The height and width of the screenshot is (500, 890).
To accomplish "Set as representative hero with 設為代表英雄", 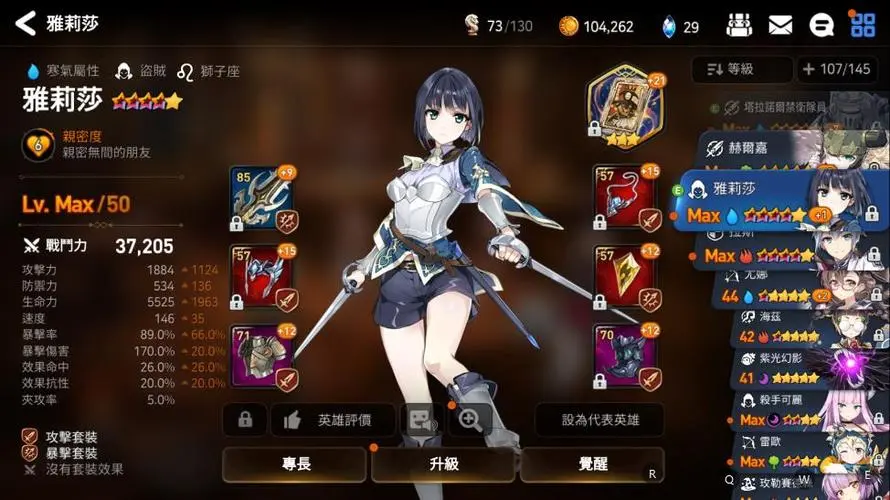I will point(600,420).
